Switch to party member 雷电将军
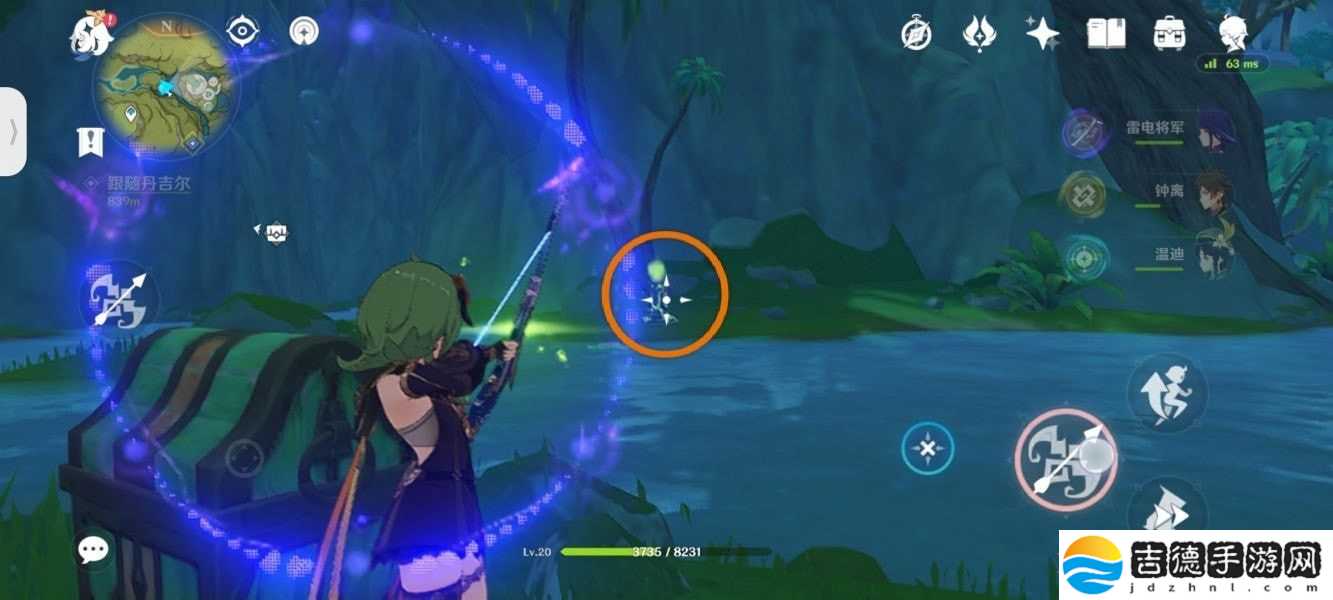1333x600 pixels. point(1212,131)
